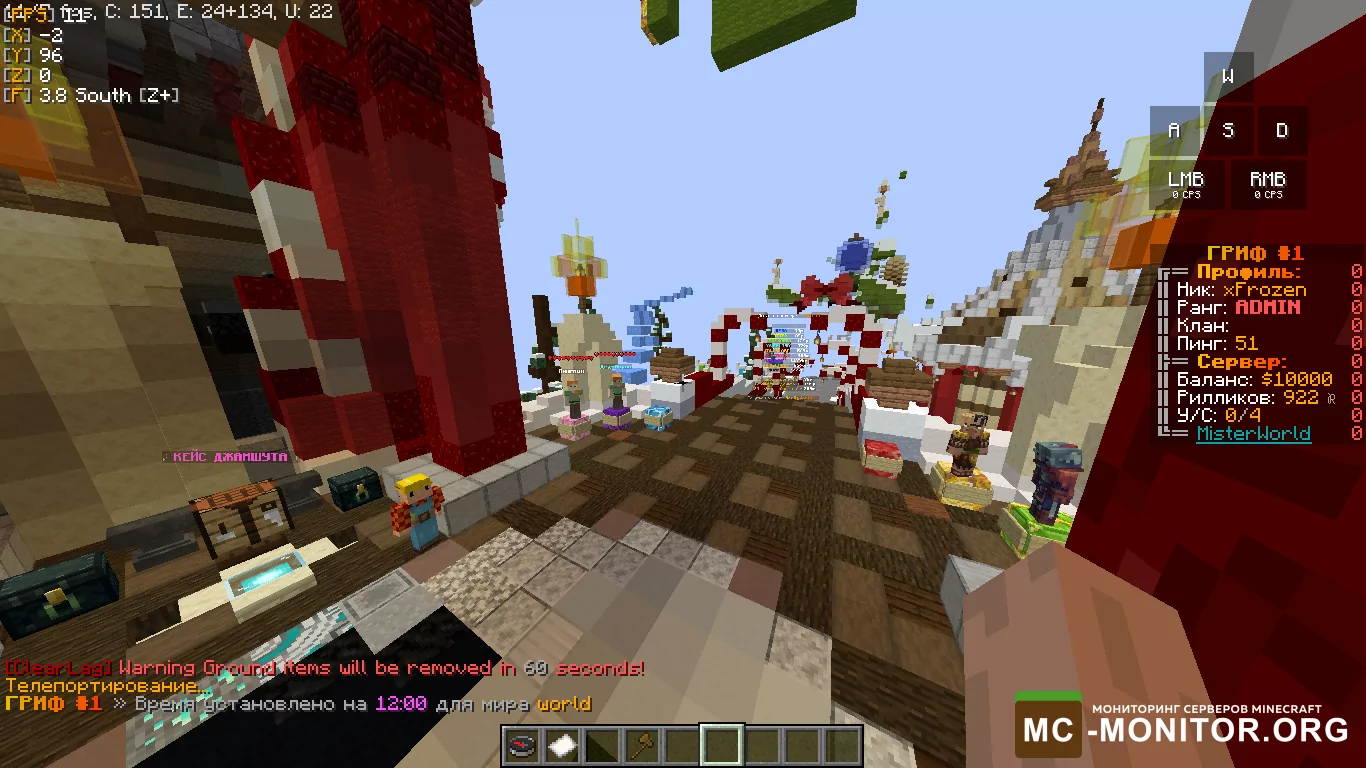Viewport: 1366px width, 768px height.
Task: Select the paper item in the hotbar
Action: pos(561,746)
